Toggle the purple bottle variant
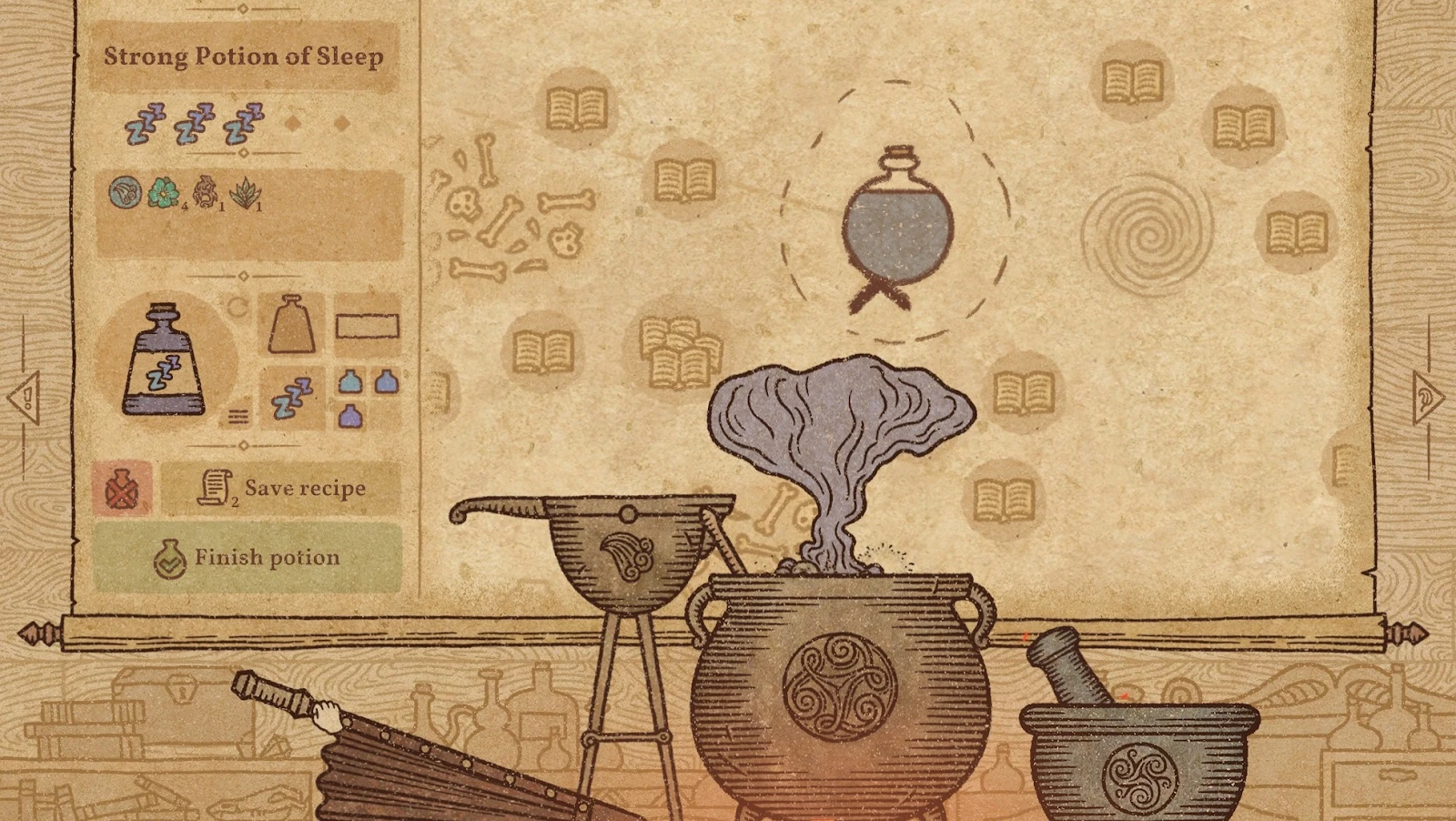Screen dimensions: 1456x821 point(351,418)
